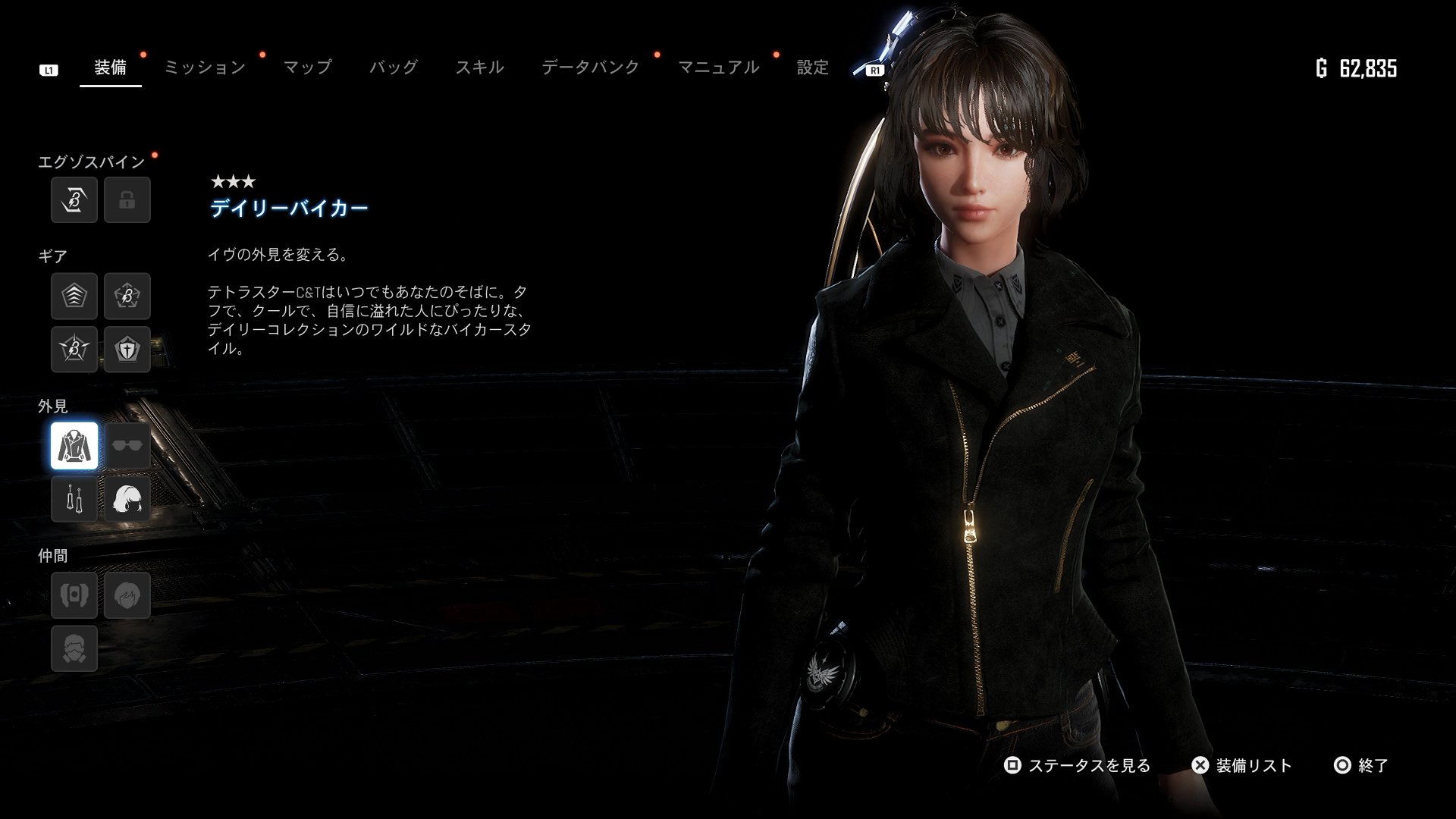Viewport: 1456px width, 819px height.
Task: Choose the spiky-haired companion slot
Action: click(127, 595)
